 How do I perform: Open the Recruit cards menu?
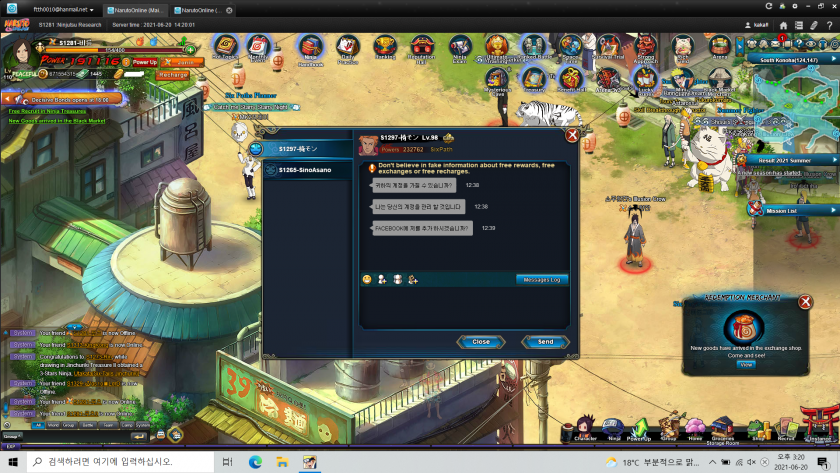(786, 428)
